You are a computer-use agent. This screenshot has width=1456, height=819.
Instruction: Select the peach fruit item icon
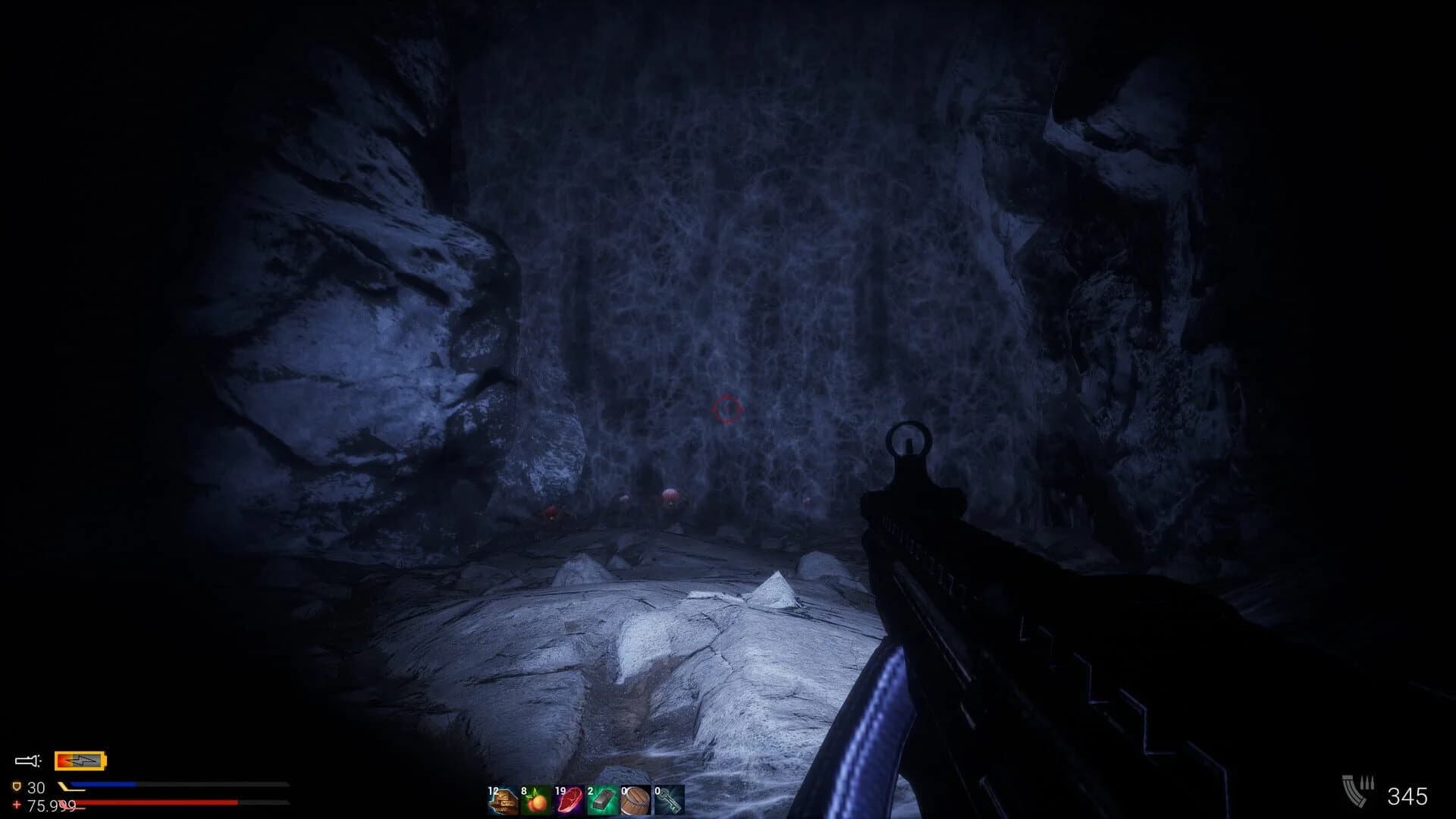[537, 802]
